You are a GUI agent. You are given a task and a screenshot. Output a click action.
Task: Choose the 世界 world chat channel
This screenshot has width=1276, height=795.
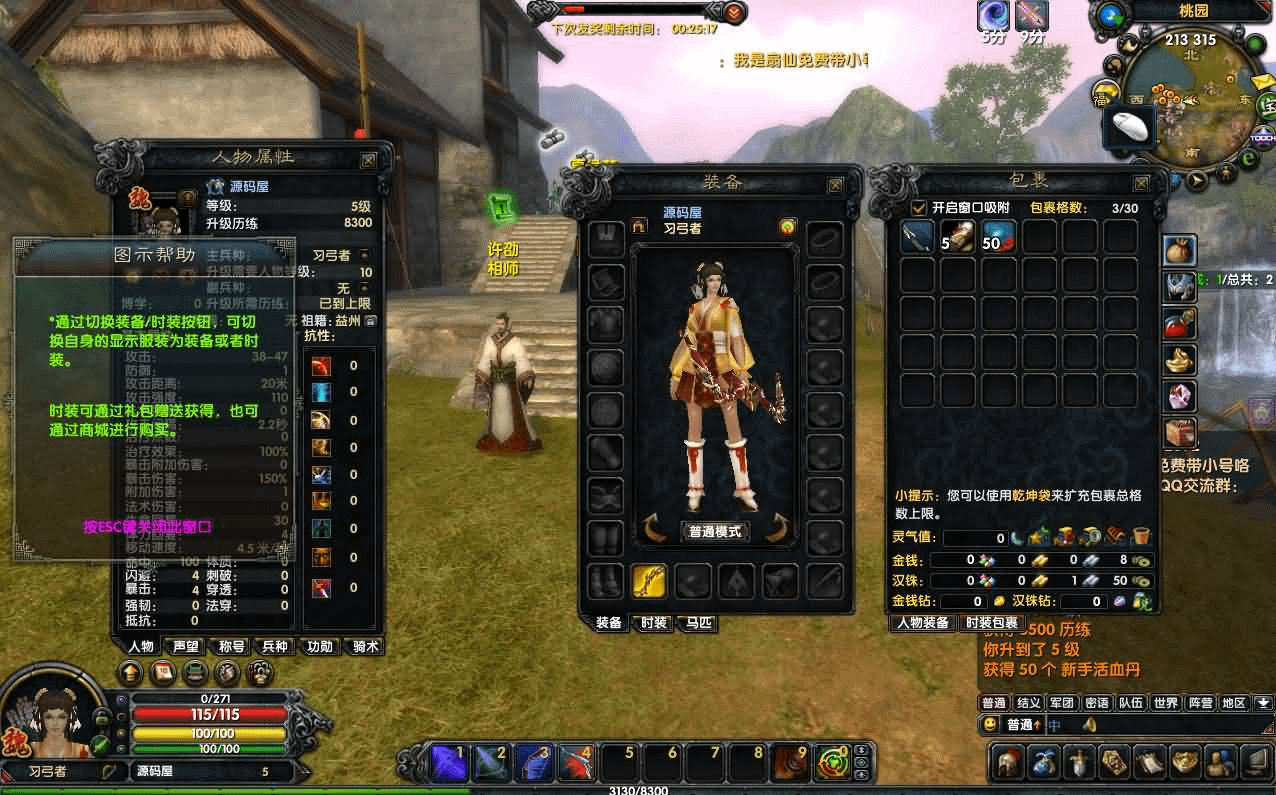[1166, 703]
